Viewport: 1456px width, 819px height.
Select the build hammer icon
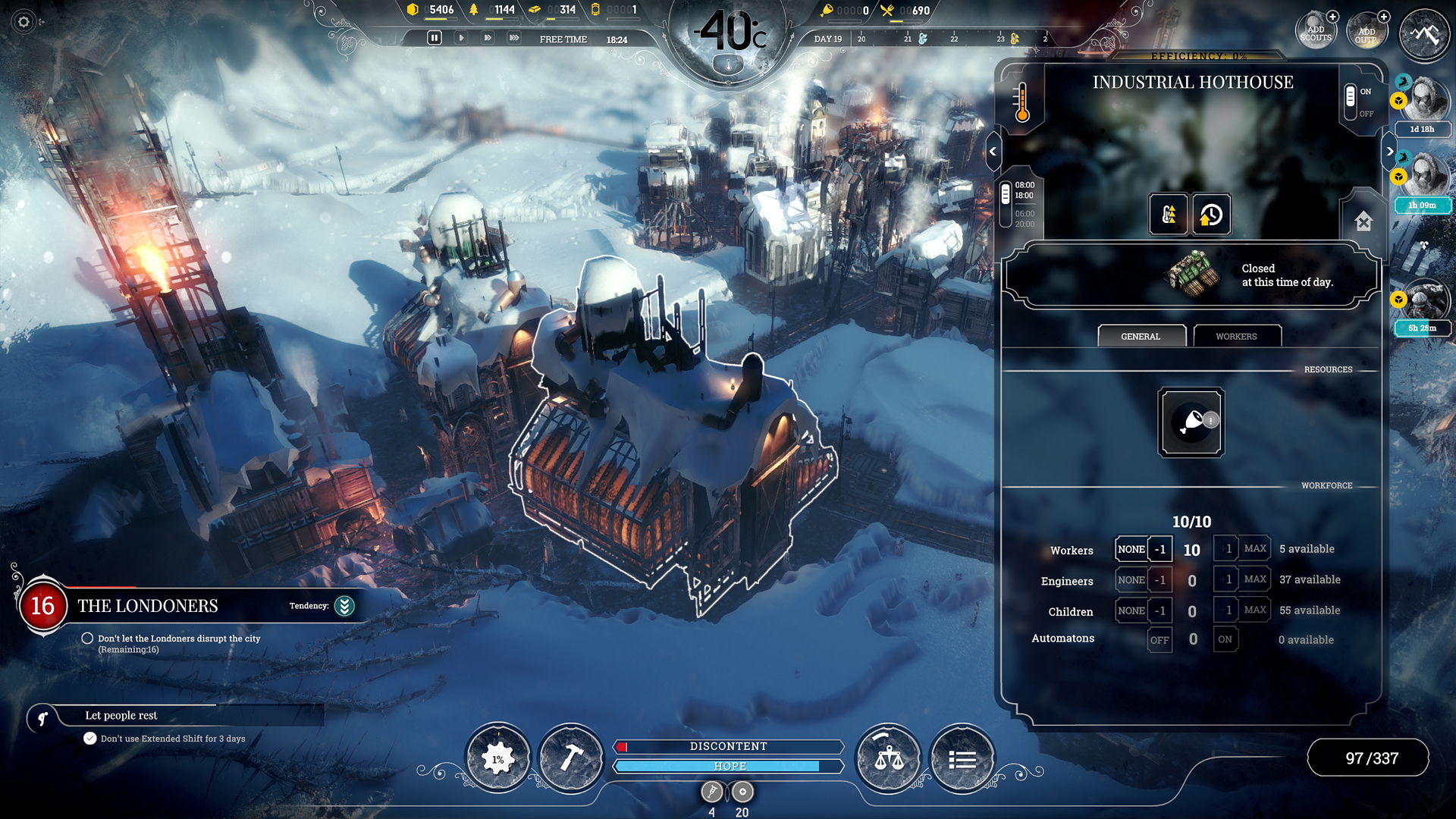(x=573, y=756)
